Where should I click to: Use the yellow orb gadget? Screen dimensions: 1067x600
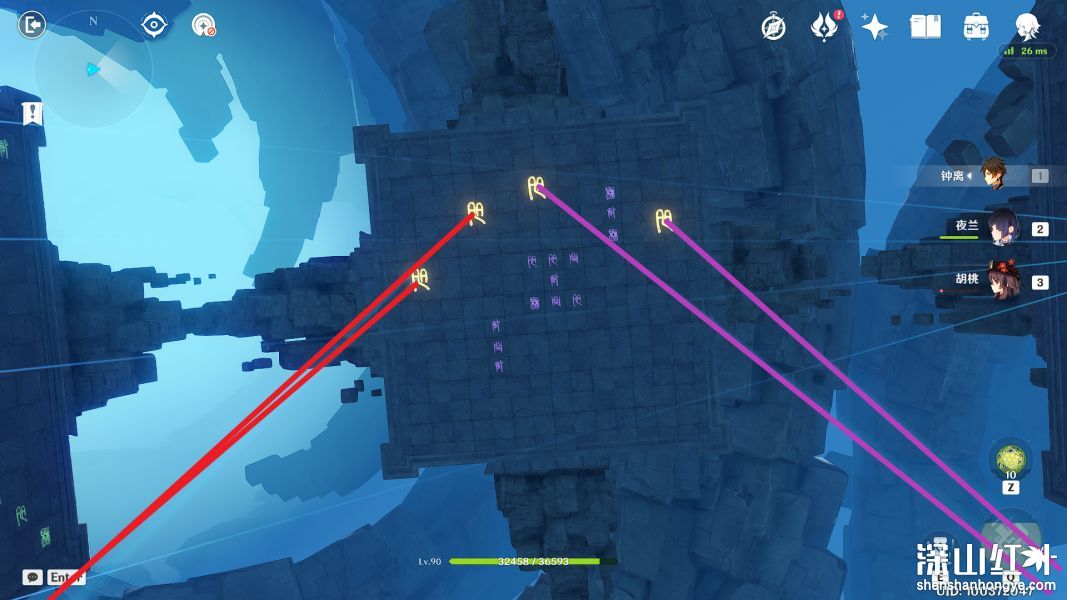[1010, 461]
